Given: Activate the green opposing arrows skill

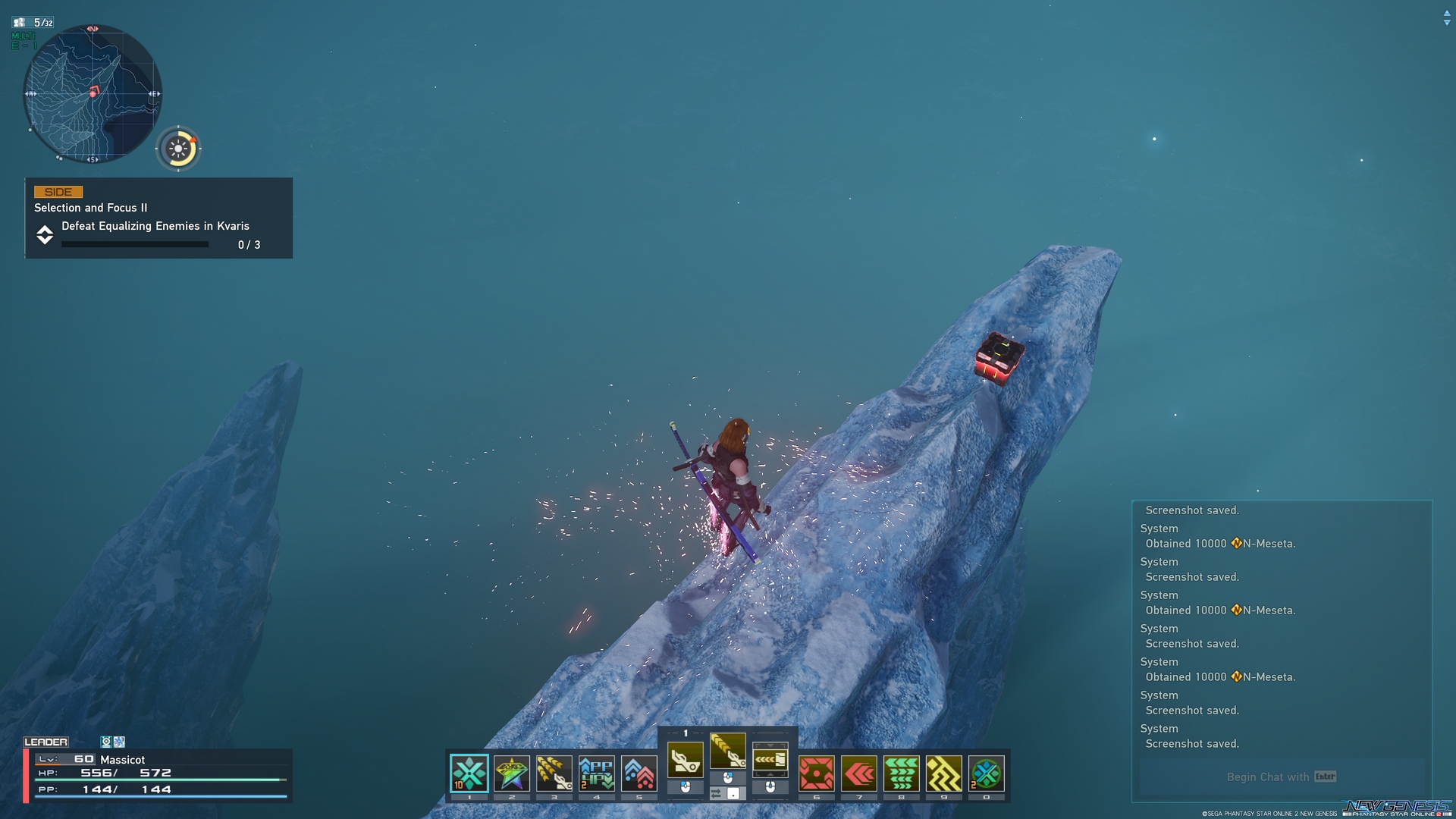Looking at the screenshot, I should tap(902, 773).
